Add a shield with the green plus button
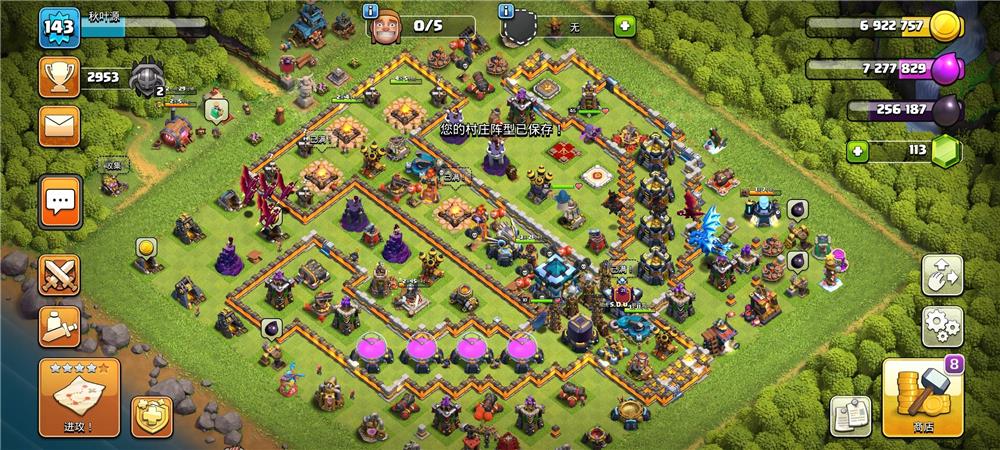Screen dimensions: 1000x450 point(624,26)
